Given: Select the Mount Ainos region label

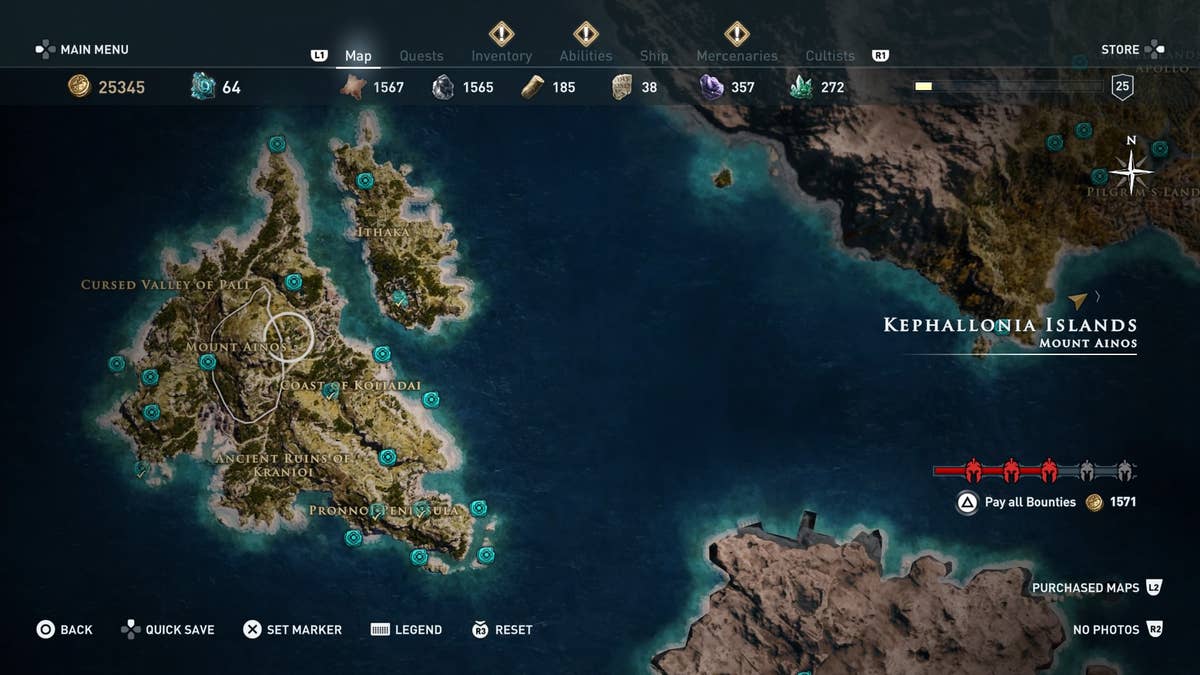Looking at the screenshot, I should coord(236,347).
